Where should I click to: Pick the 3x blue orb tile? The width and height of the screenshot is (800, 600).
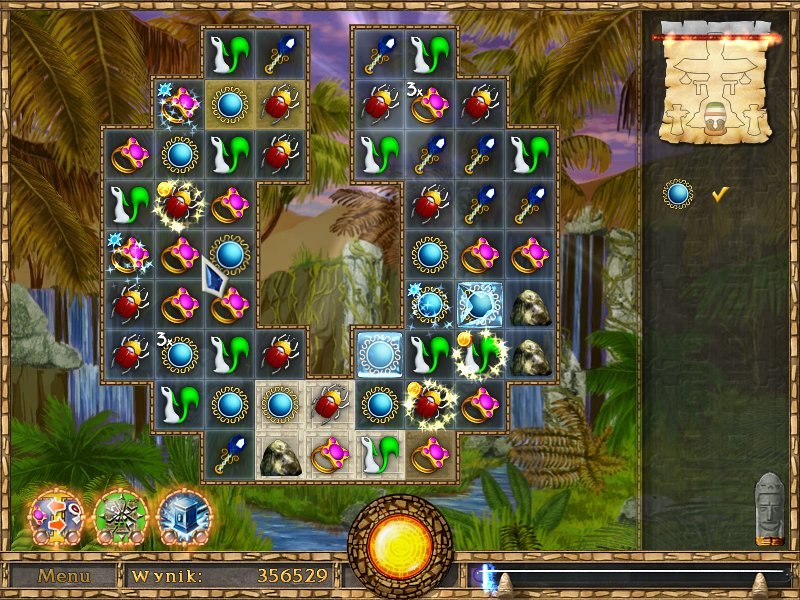180,353
